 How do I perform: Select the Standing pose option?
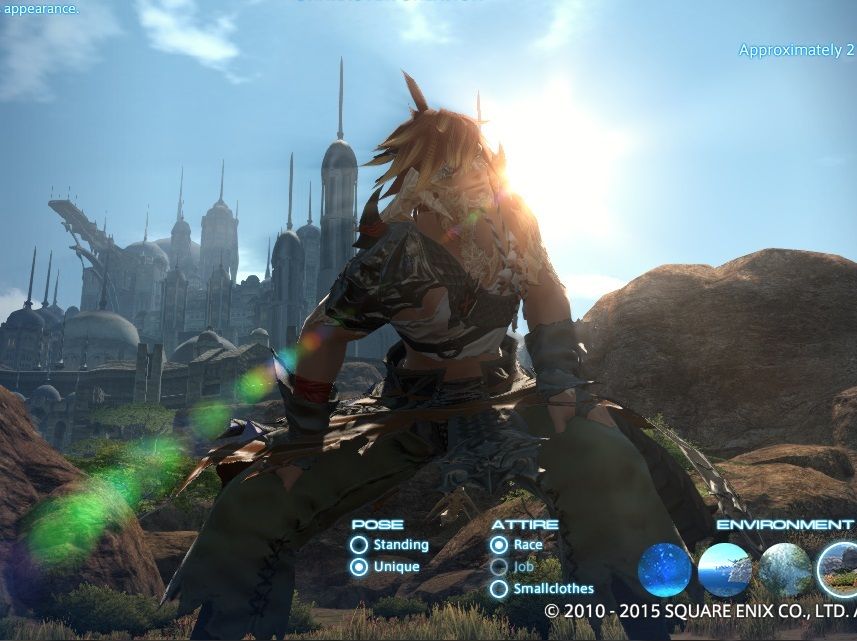point(359,545)
